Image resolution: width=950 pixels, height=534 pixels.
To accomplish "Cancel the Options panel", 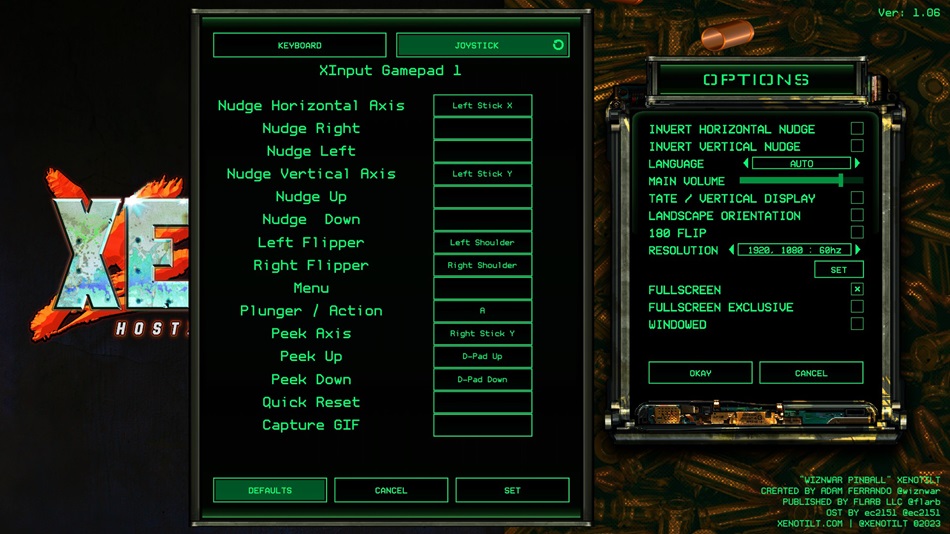I will [x=811, y=373].
